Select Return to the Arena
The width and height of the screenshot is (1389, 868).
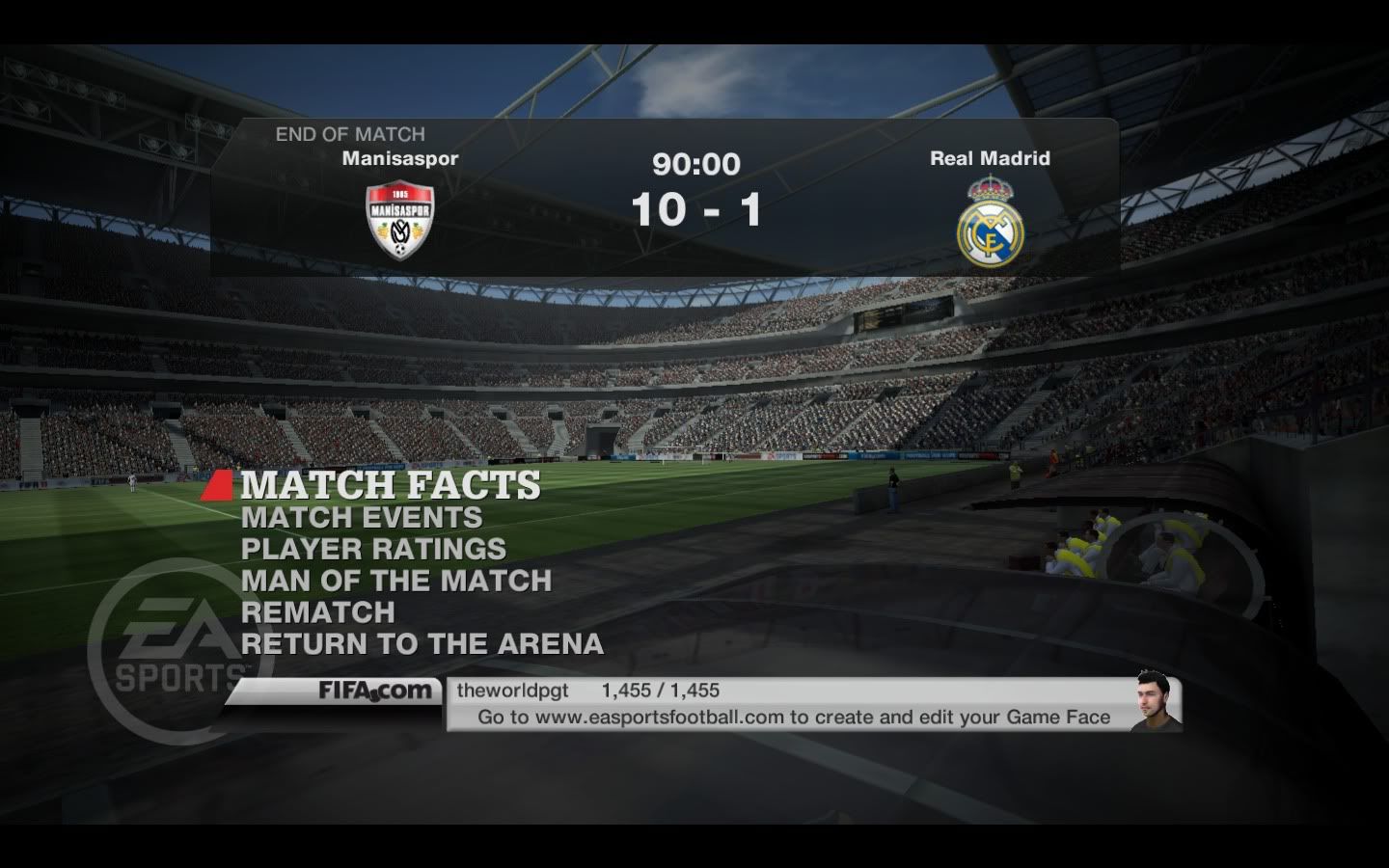click(422, 644)
